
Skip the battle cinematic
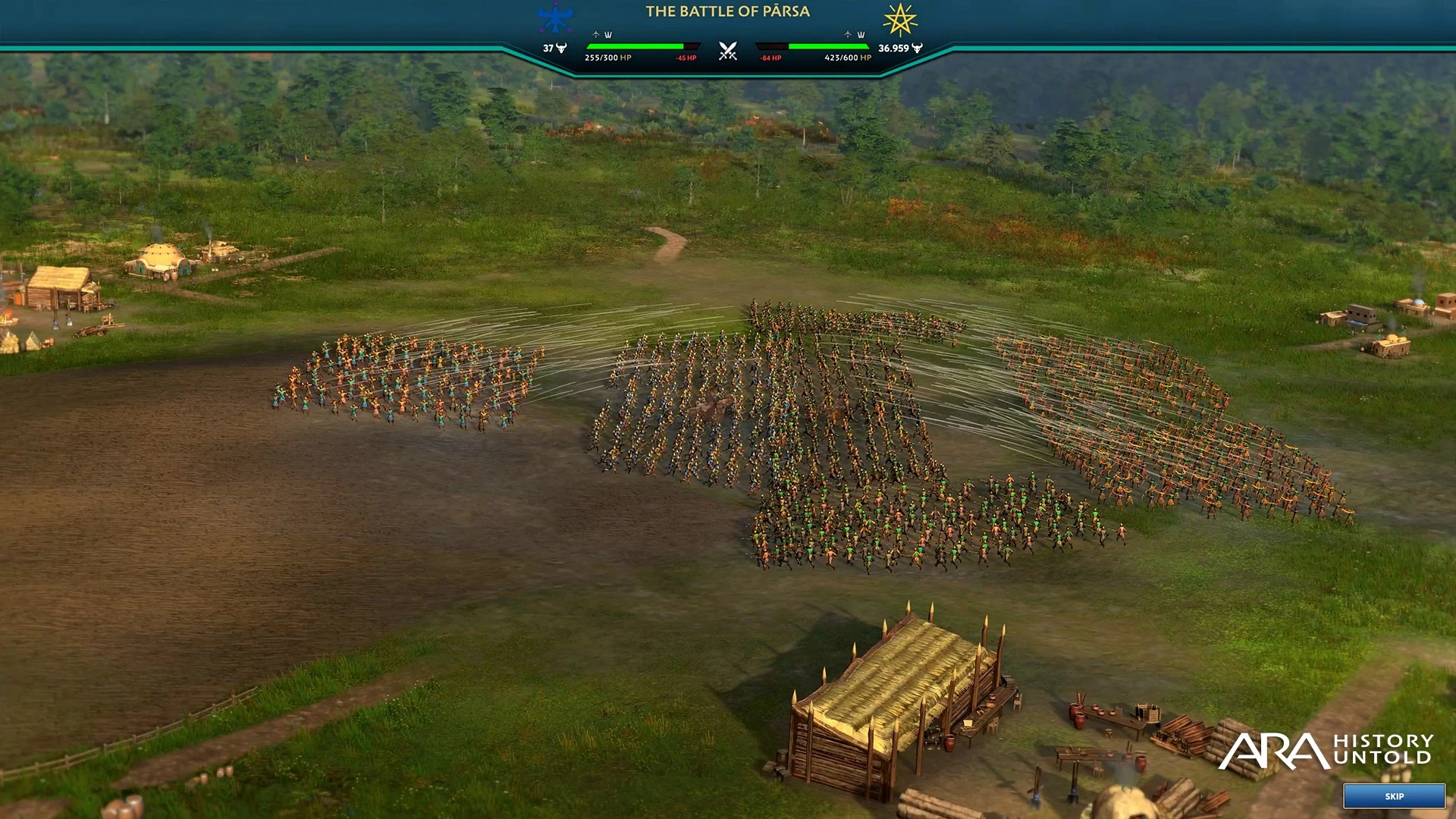(1394, 796)
